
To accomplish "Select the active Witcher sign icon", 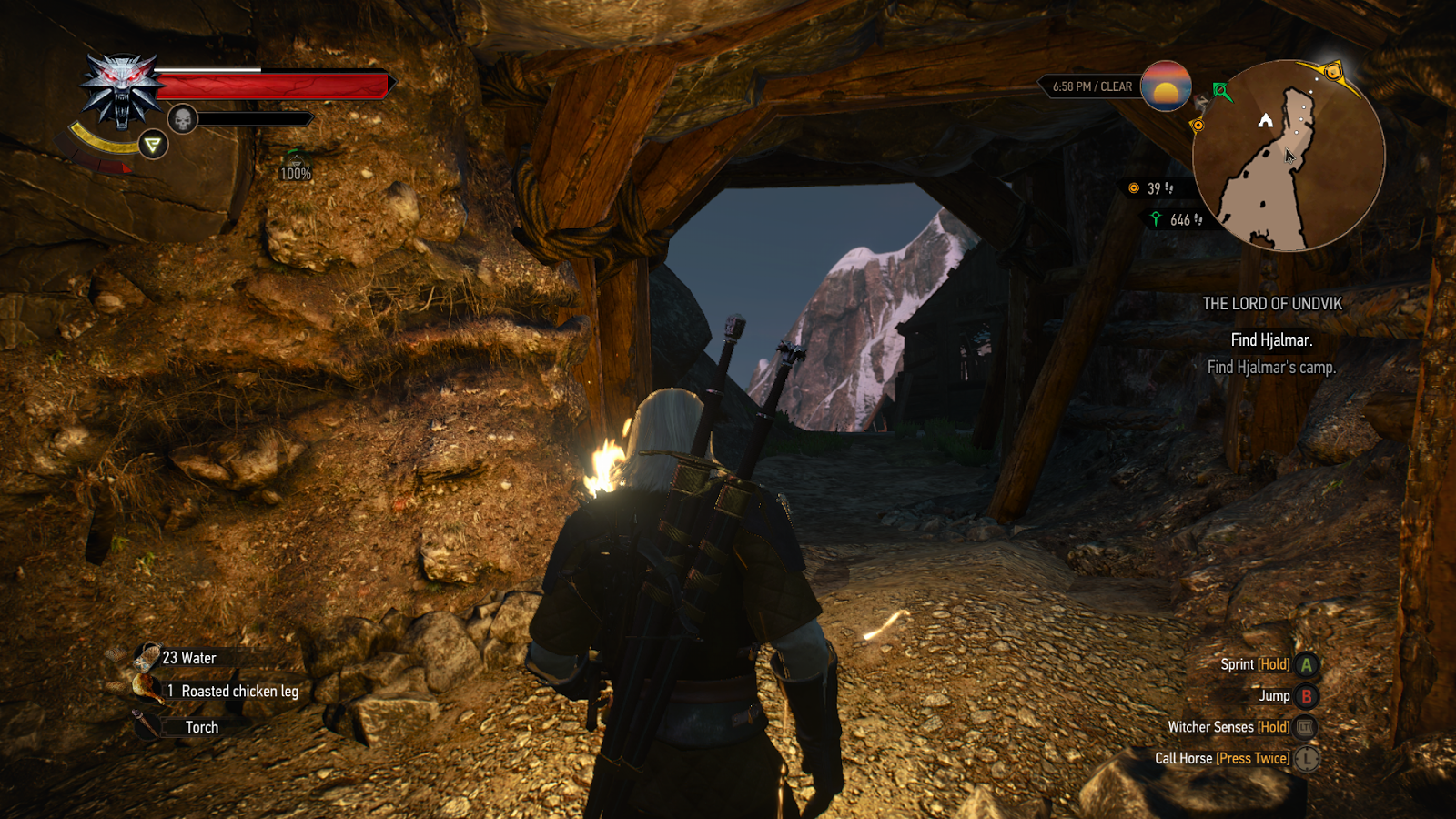I will click(x=153, y=145).
